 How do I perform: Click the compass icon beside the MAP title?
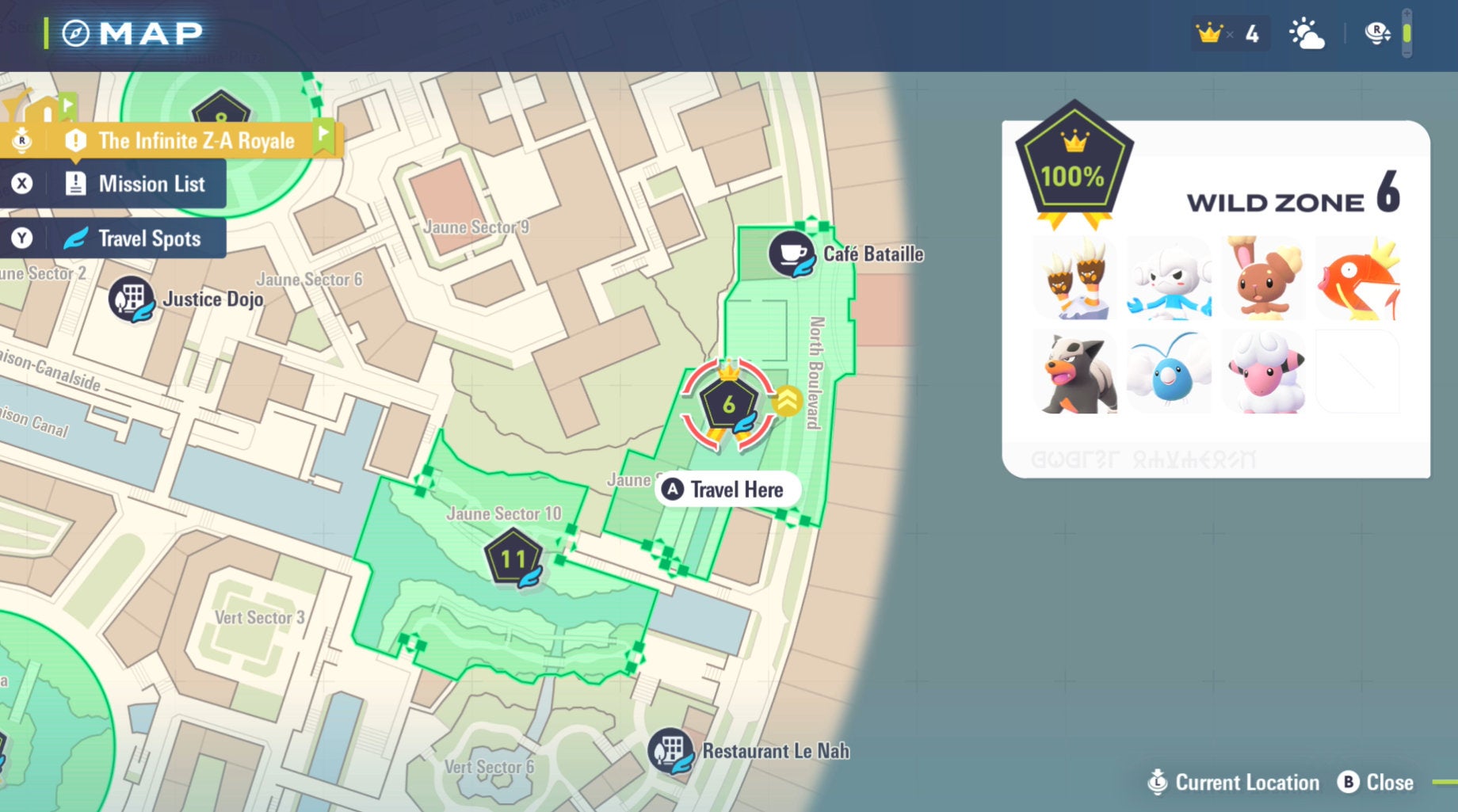click(x=74, y=32)
